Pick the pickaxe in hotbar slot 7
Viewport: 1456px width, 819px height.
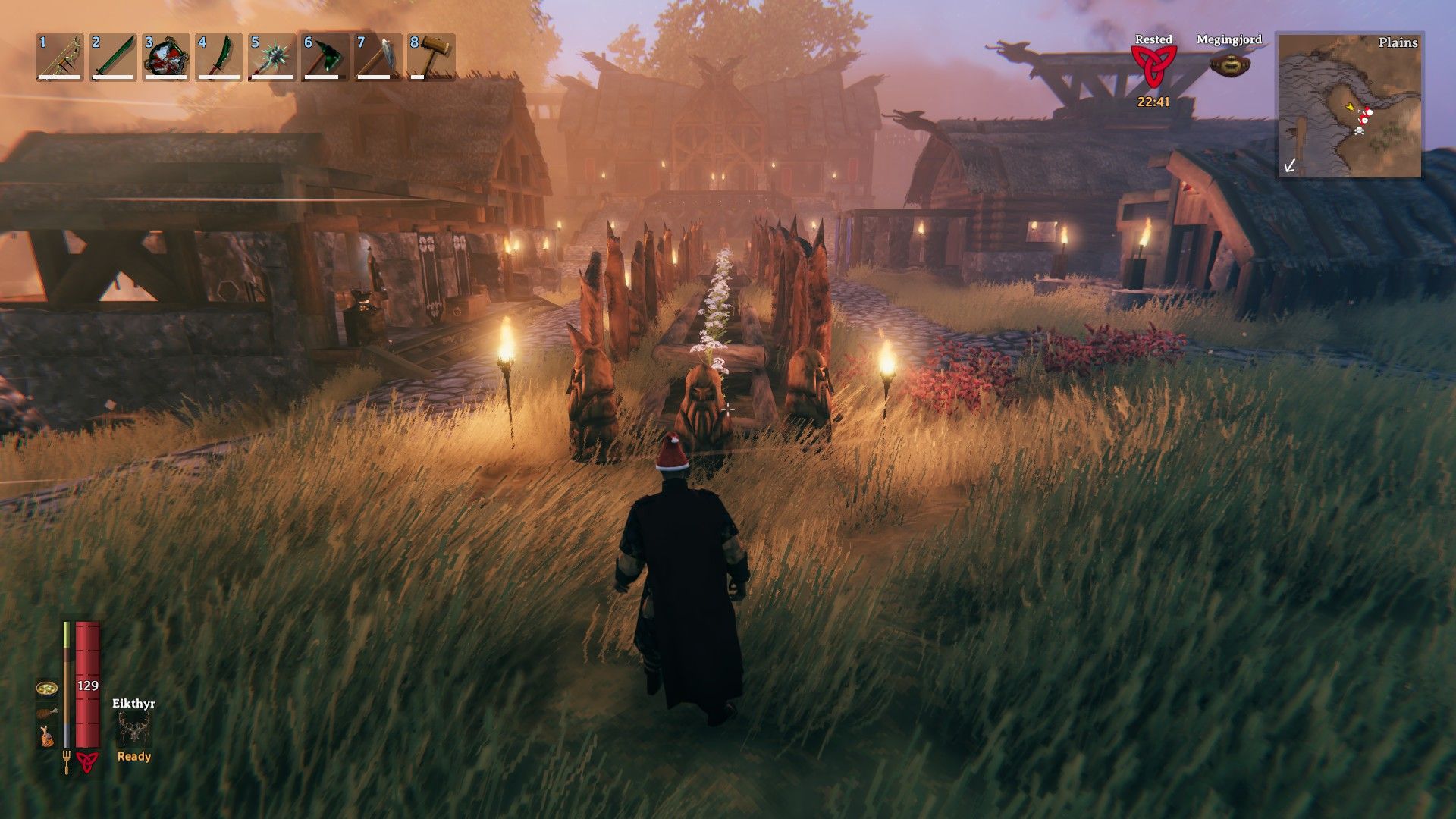pos(379,57)
